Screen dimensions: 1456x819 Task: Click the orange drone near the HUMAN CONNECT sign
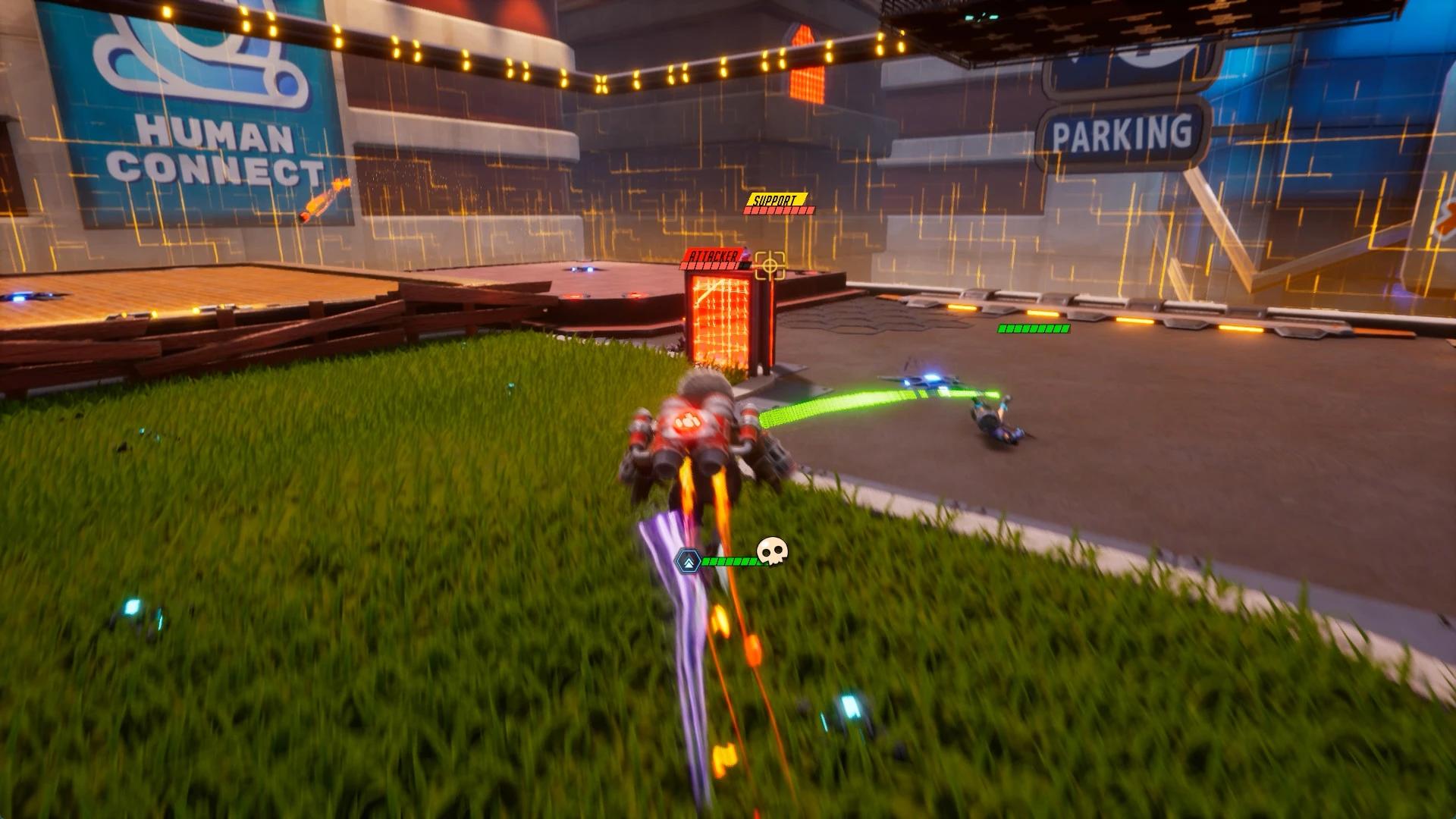point(322,201)
